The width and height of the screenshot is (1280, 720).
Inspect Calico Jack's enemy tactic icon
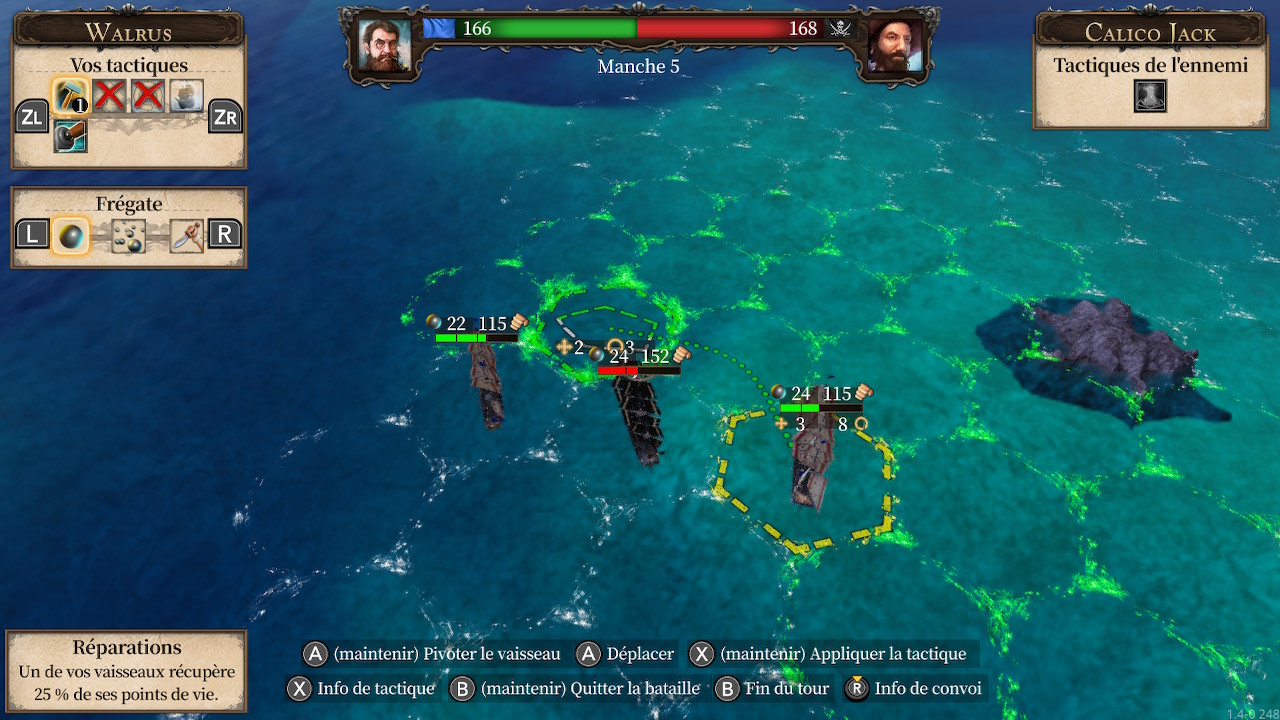point(1150,96)
